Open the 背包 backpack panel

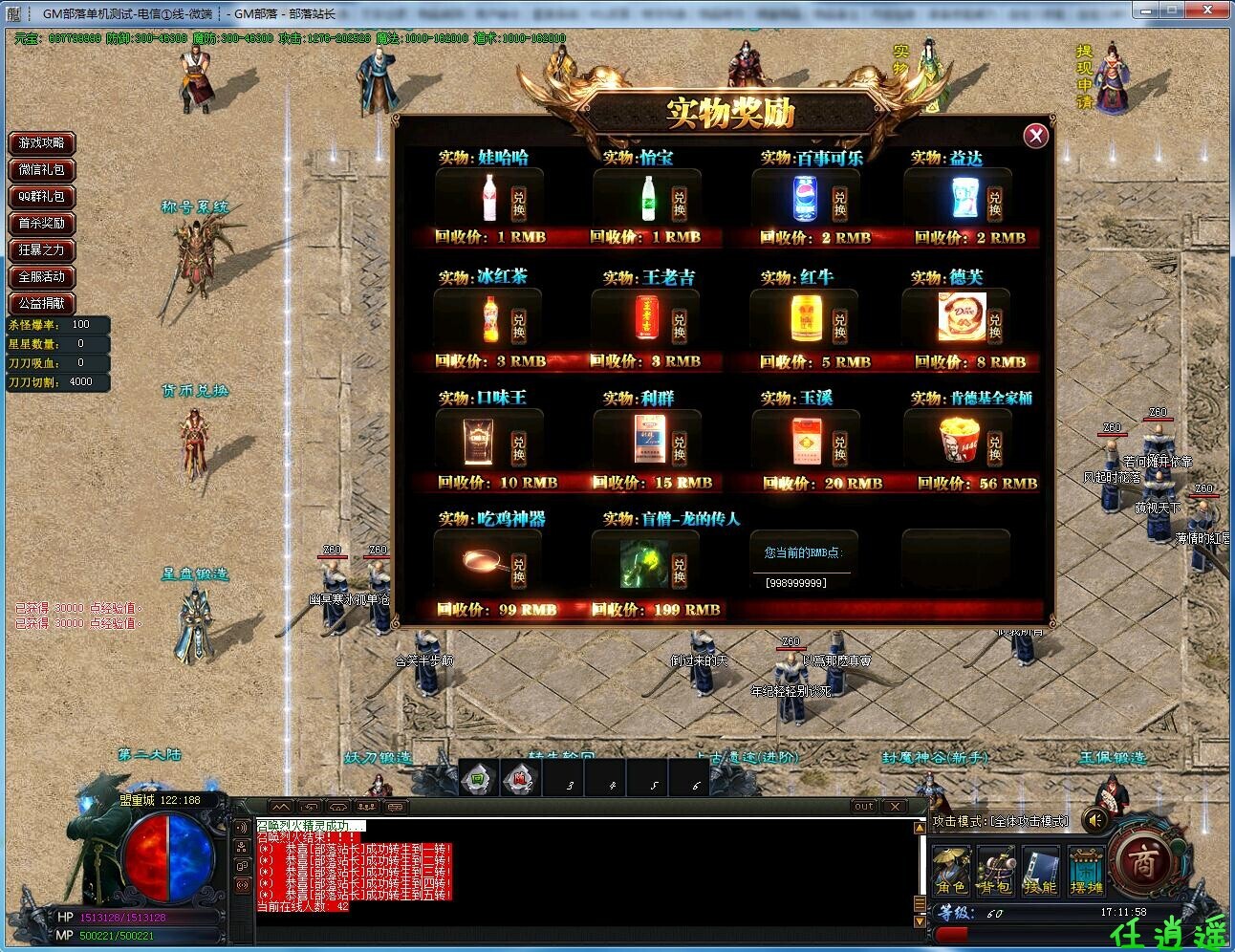pos(995,870)
